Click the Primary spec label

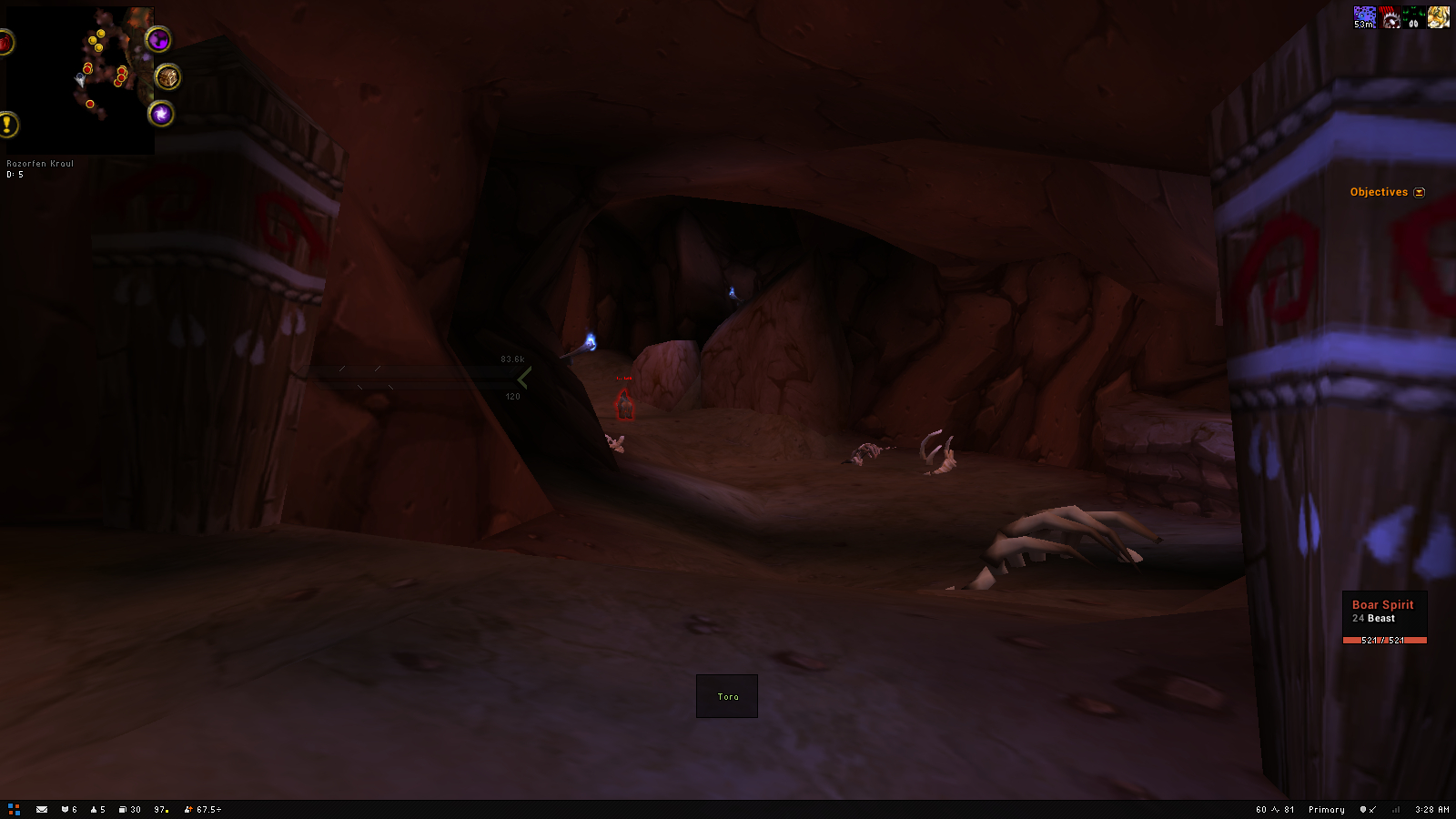point(1326,809)
